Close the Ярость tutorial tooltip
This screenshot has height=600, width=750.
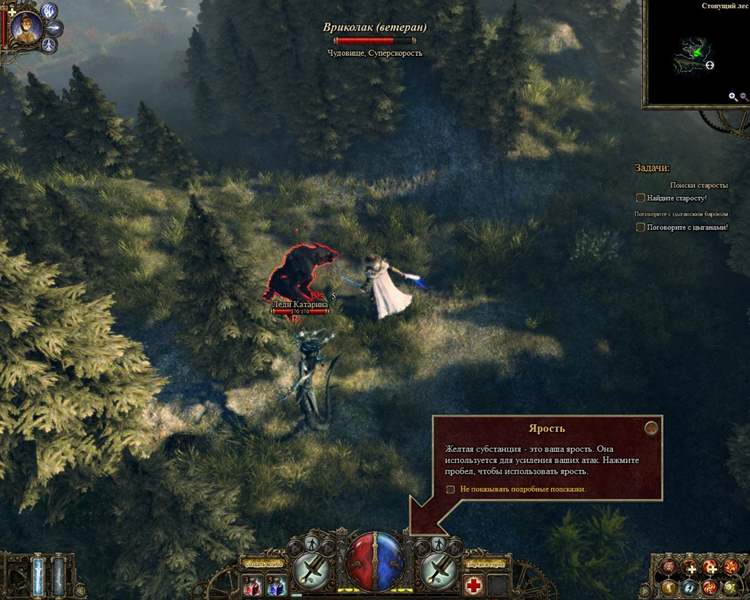click(x=651, y=427)
